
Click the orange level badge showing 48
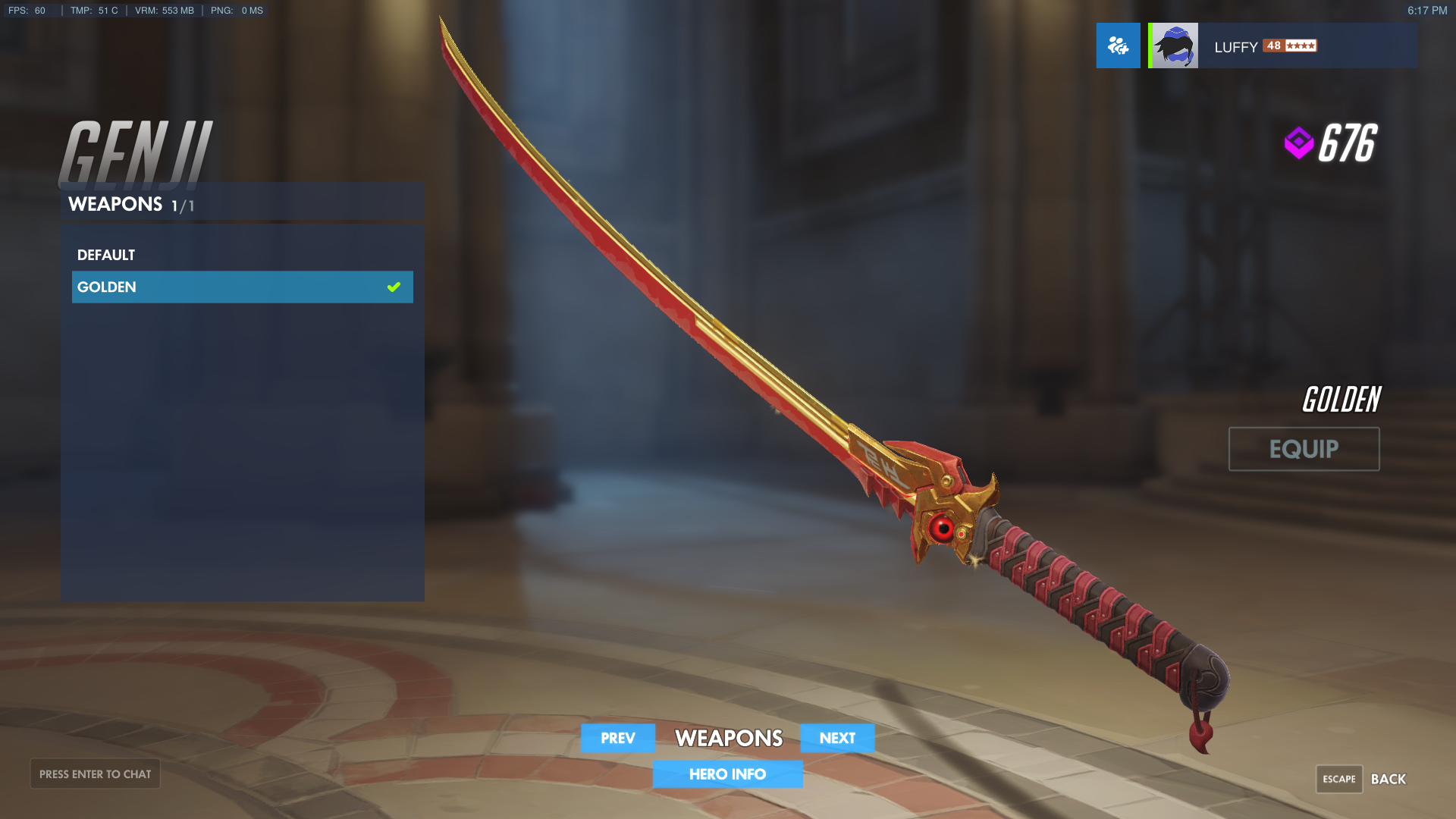[1275, 46]
